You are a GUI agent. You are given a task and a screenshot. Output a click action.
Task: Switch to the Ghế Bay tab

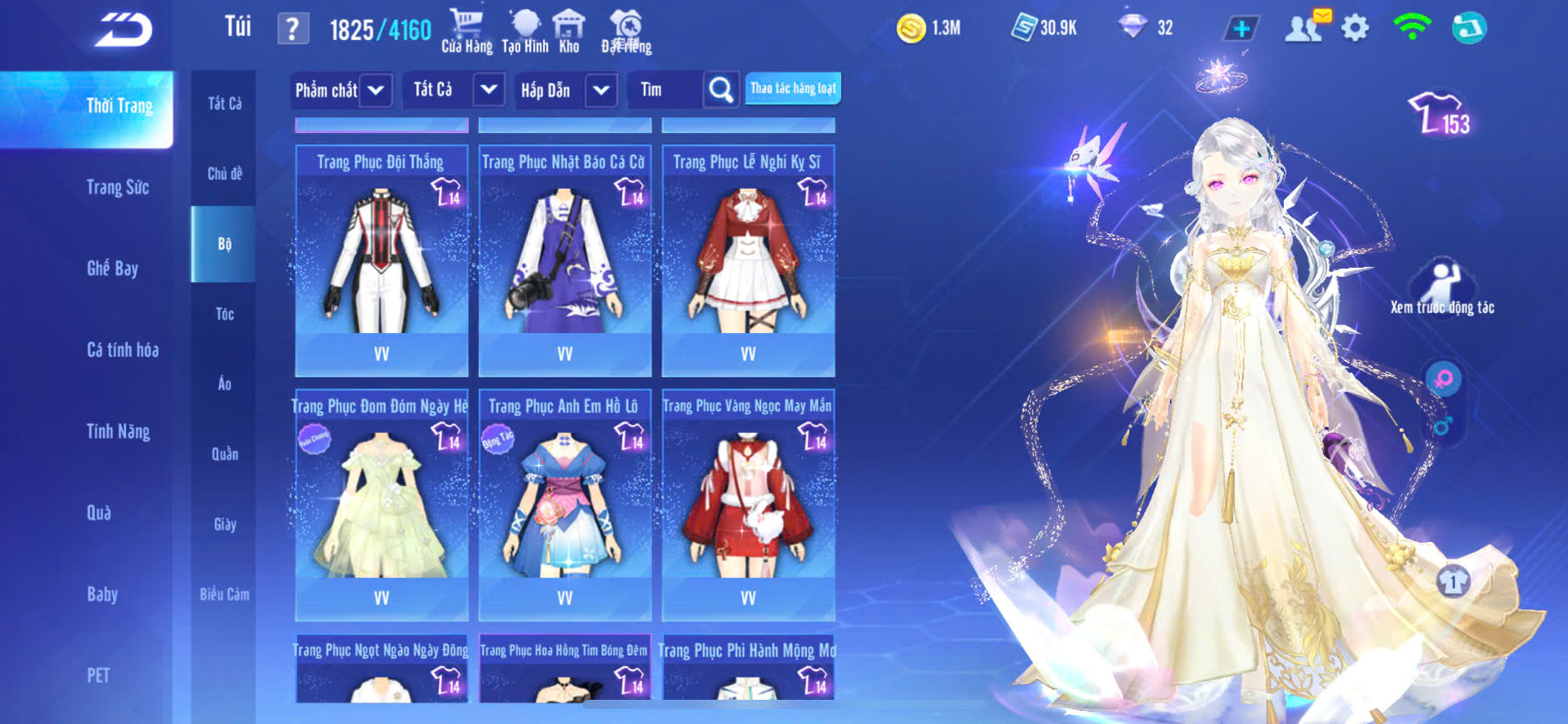[112, 268]
